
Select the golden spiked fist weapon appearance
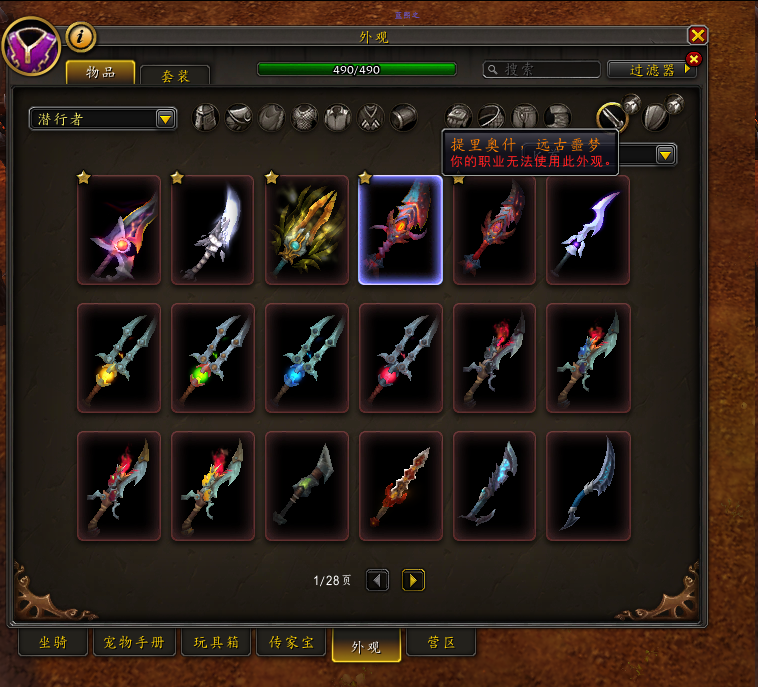306,230
